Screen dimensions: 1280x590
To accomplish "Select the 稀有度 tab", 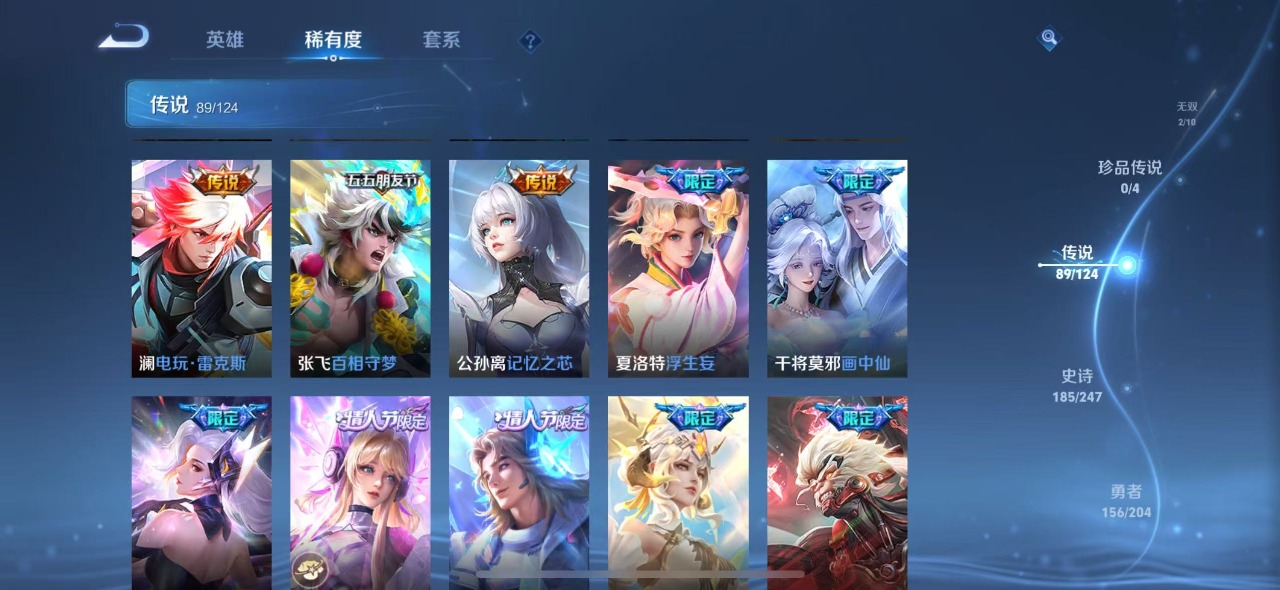I will [333, 40].
